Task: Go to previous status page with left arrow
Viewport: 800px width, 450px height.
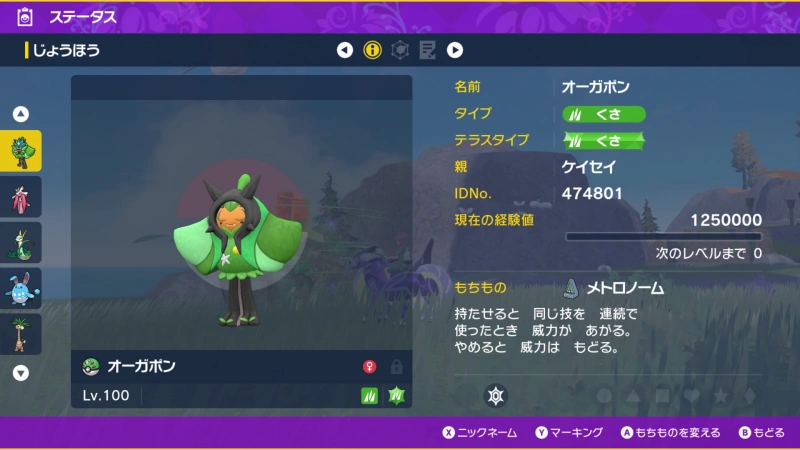Action: [x=345, y=50]
